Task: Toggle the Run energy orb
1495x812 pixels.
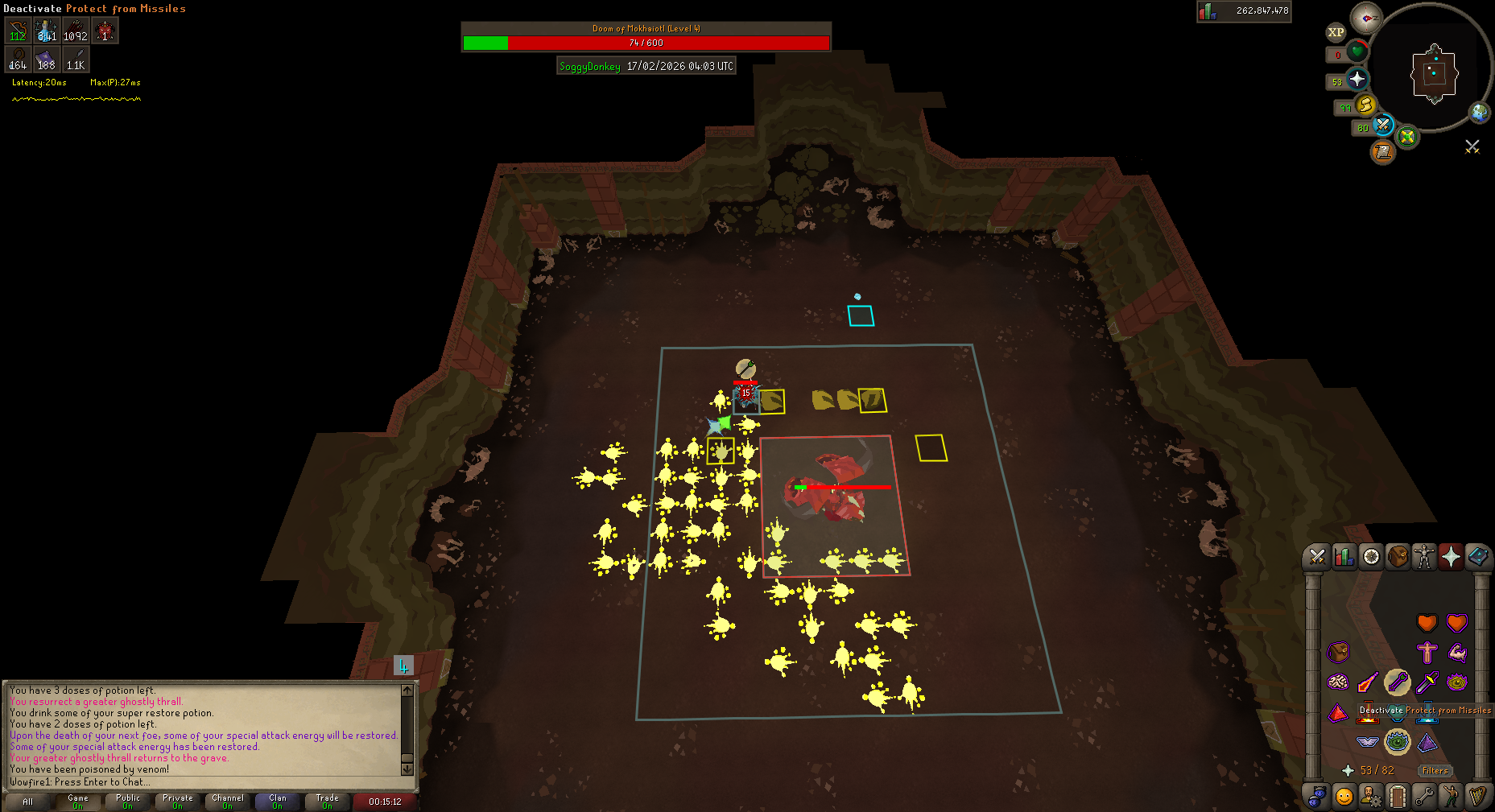Action: [x=1365, y=105]
